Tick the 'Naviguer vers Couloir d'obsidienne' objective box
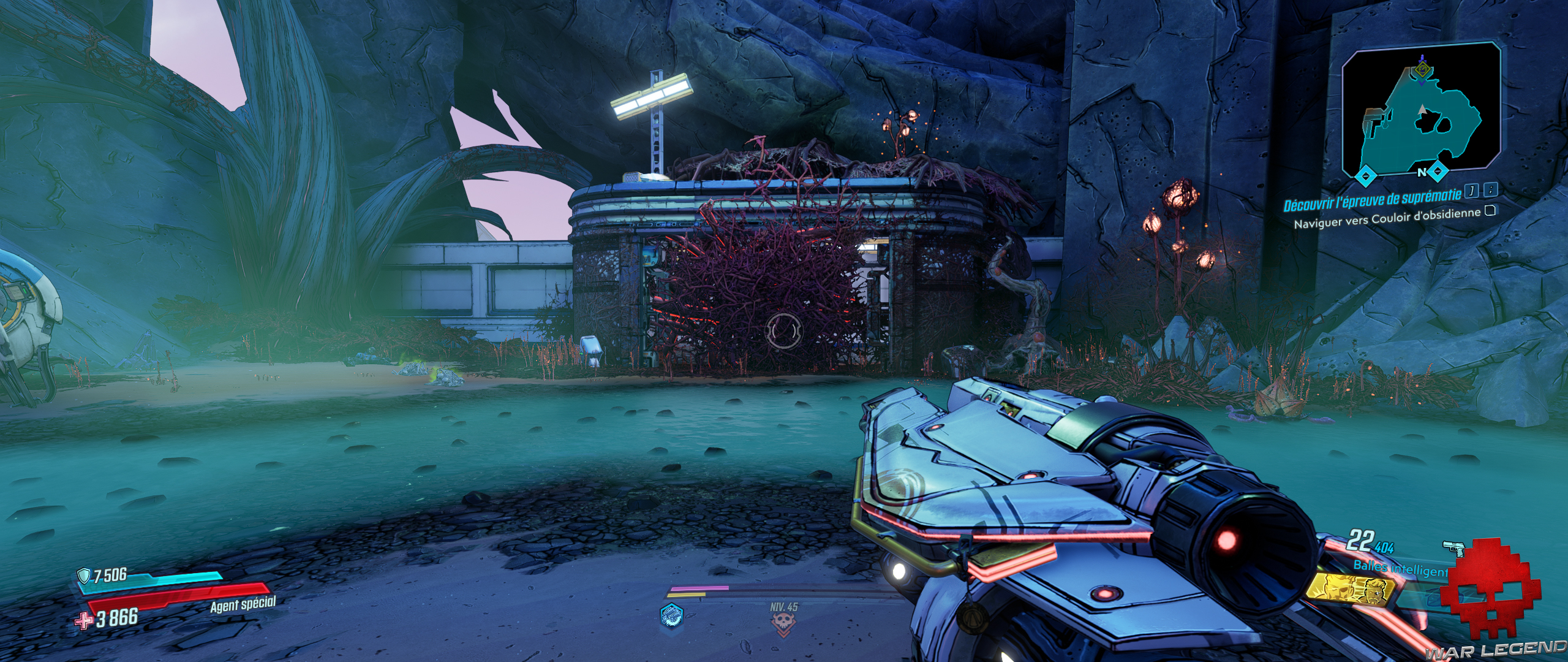1568x662 pixels. pyautogui.click(x=1490, y=211)
